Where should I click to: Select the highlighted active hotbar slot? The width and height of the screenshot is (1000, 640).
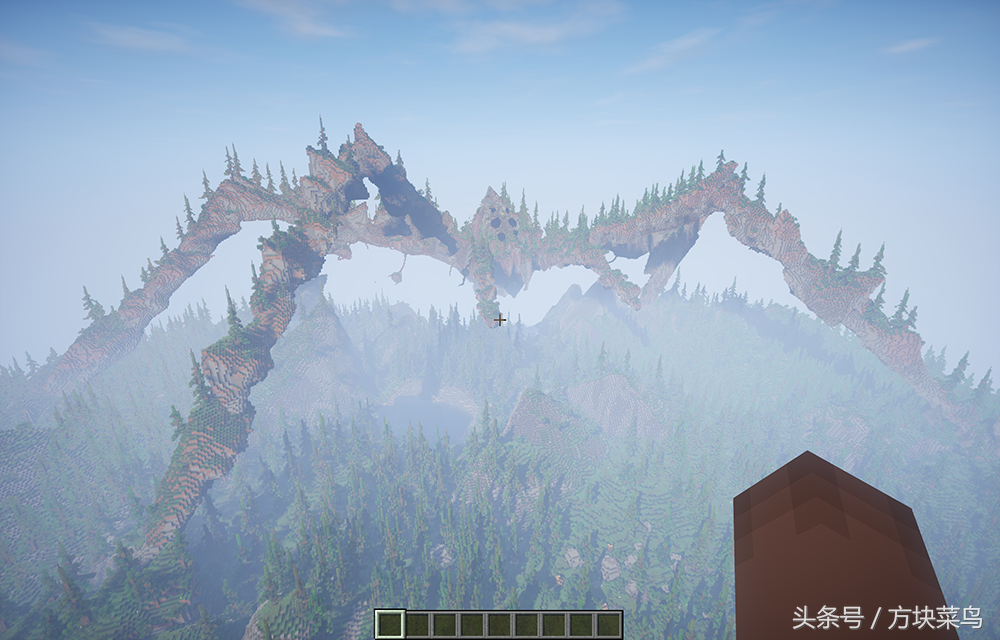[390, 624]
